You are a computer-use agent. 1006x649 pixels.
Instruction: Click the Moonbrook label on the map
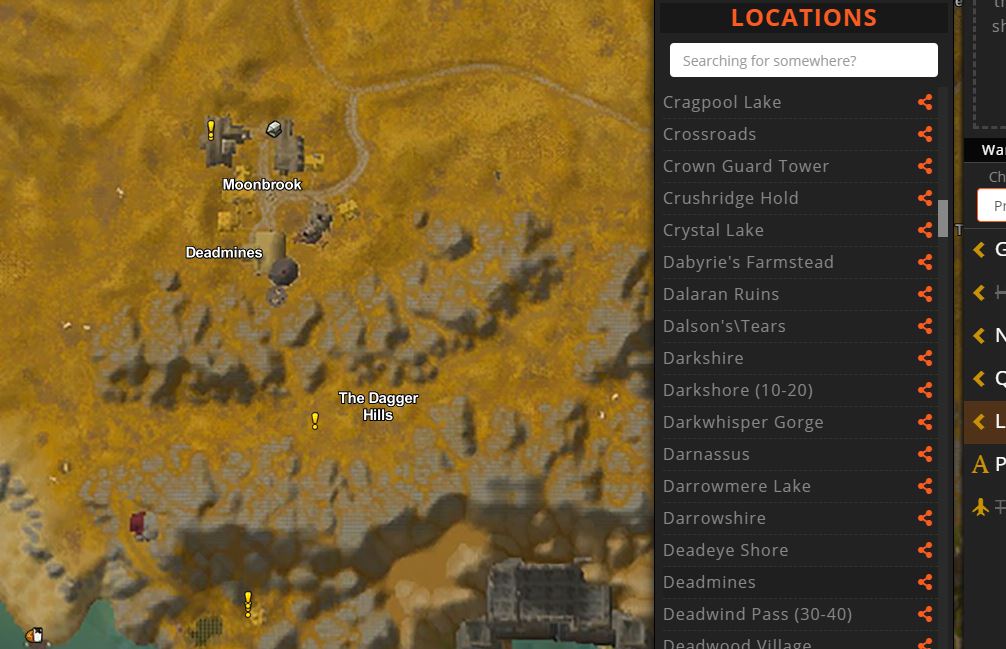pyautogui.click(x=262, y=185)
